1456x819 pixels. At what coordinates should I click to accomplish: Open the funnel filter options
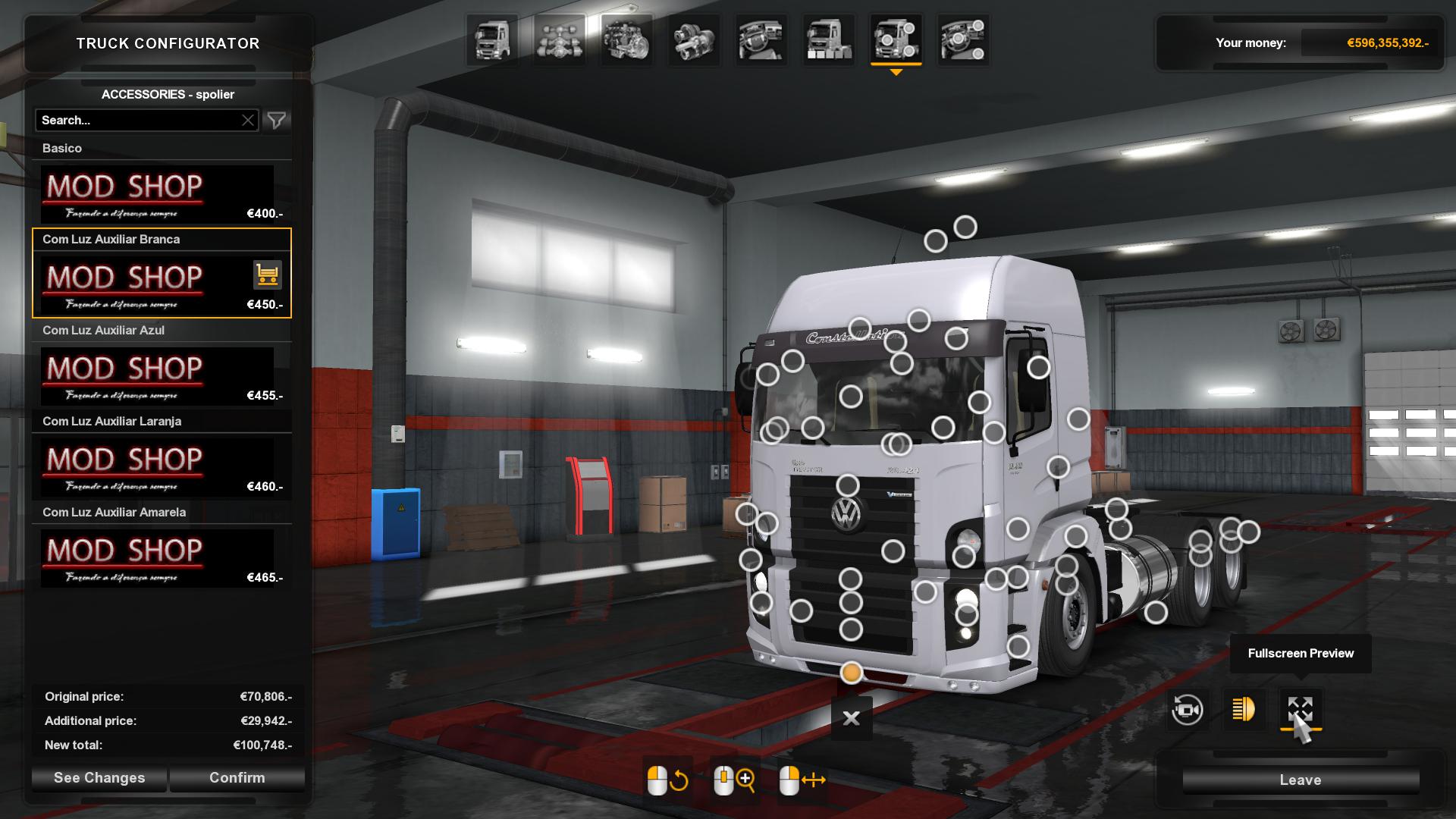[277, 121]
